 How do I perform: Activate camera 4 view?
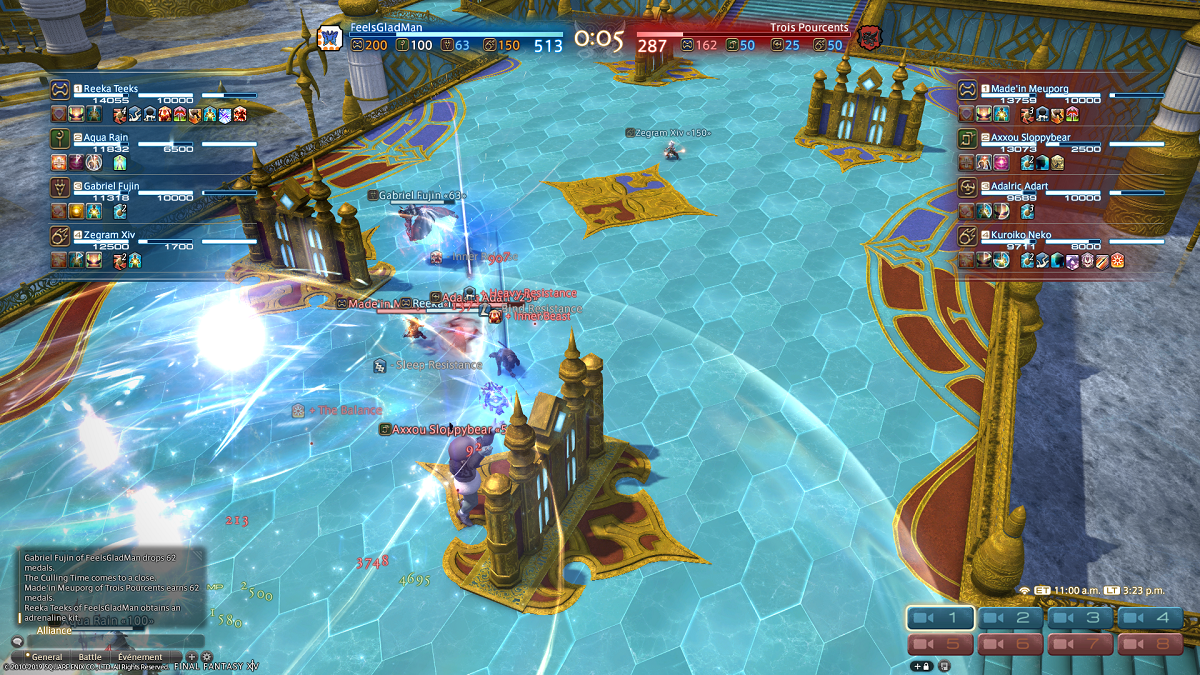(1151, 618)
